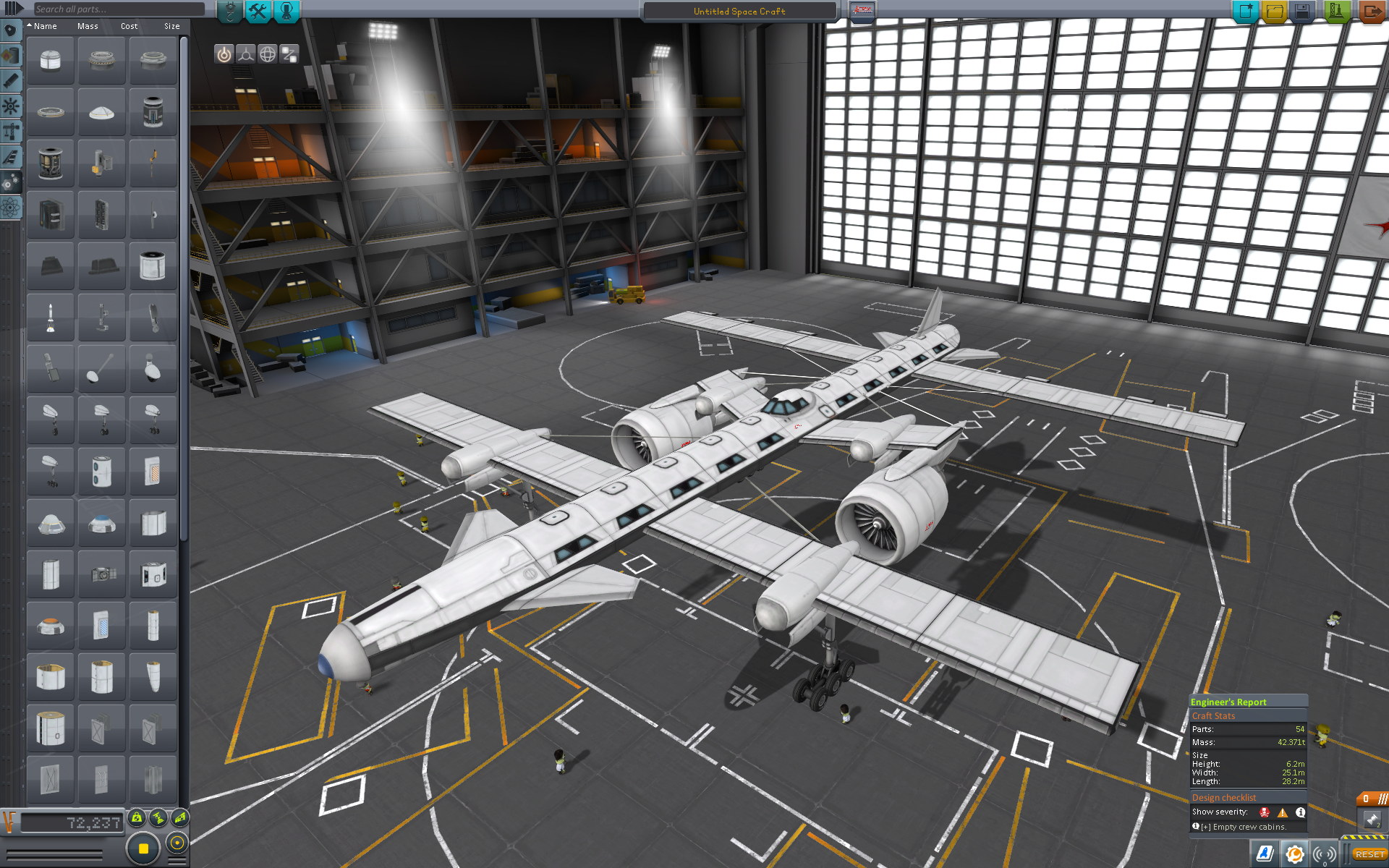
Task: Exit the hangar using the orange button
Action: tap(1371, 12)
